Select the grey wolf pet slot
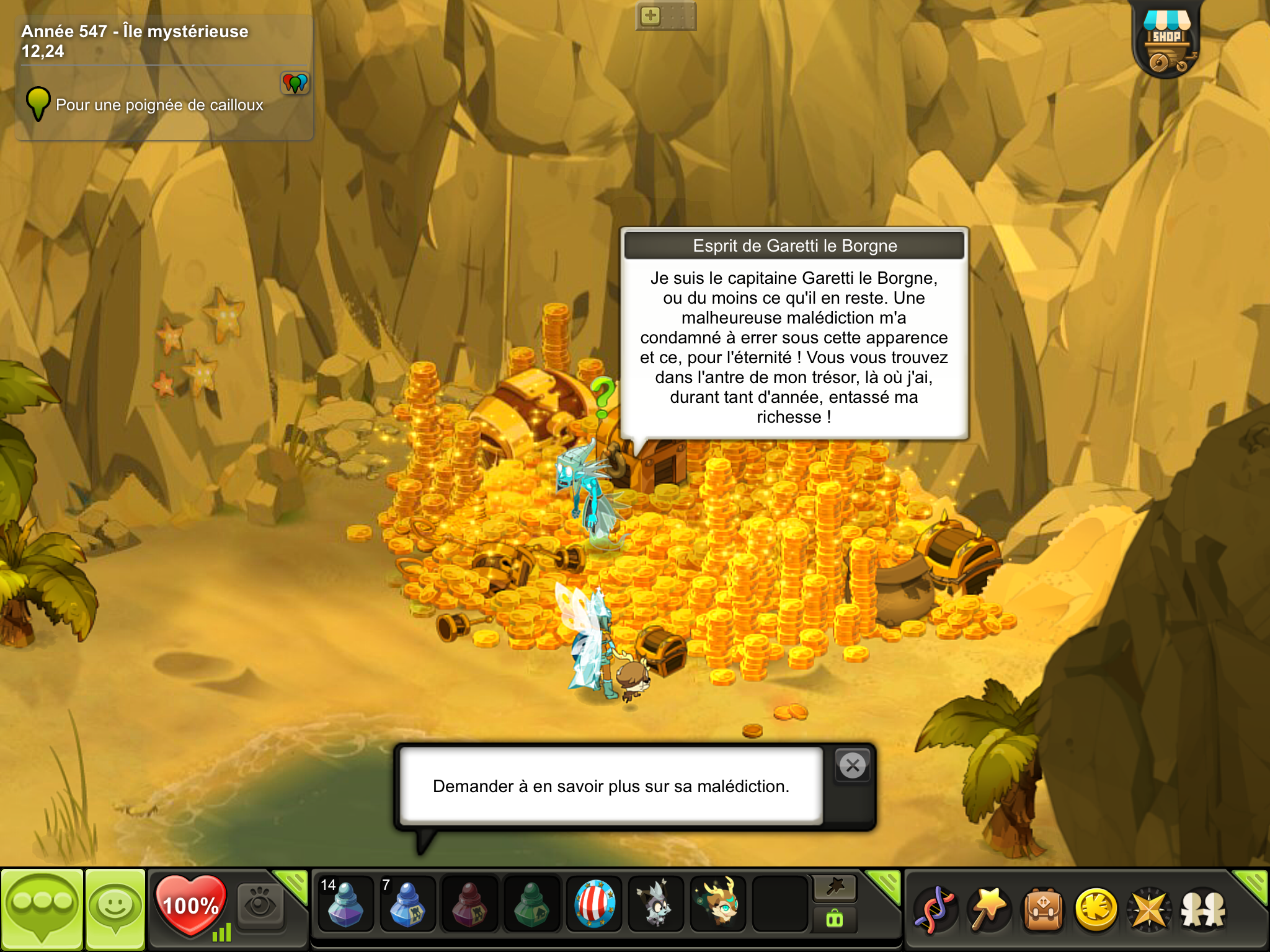The image size is (1270, 952). click(x=656, y=905)
